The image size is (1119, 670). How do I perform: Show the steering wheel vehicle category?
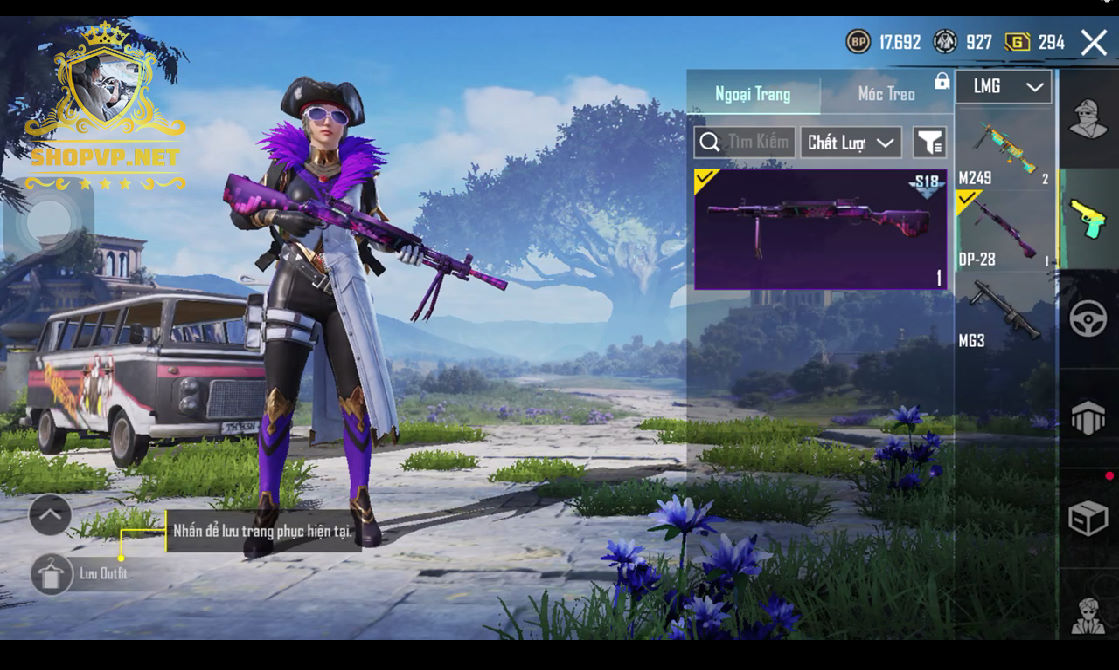tap(1088, 319)
